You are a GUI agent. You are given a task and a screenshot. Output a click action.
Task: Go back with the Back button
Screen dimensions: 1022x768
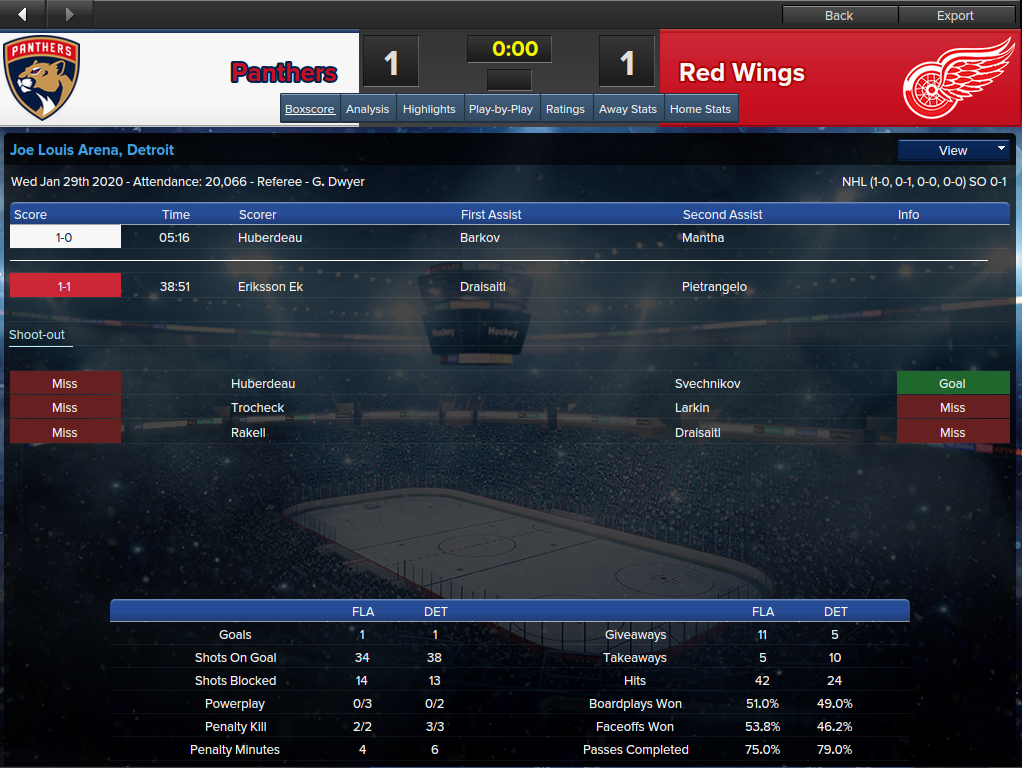point(839,15)
